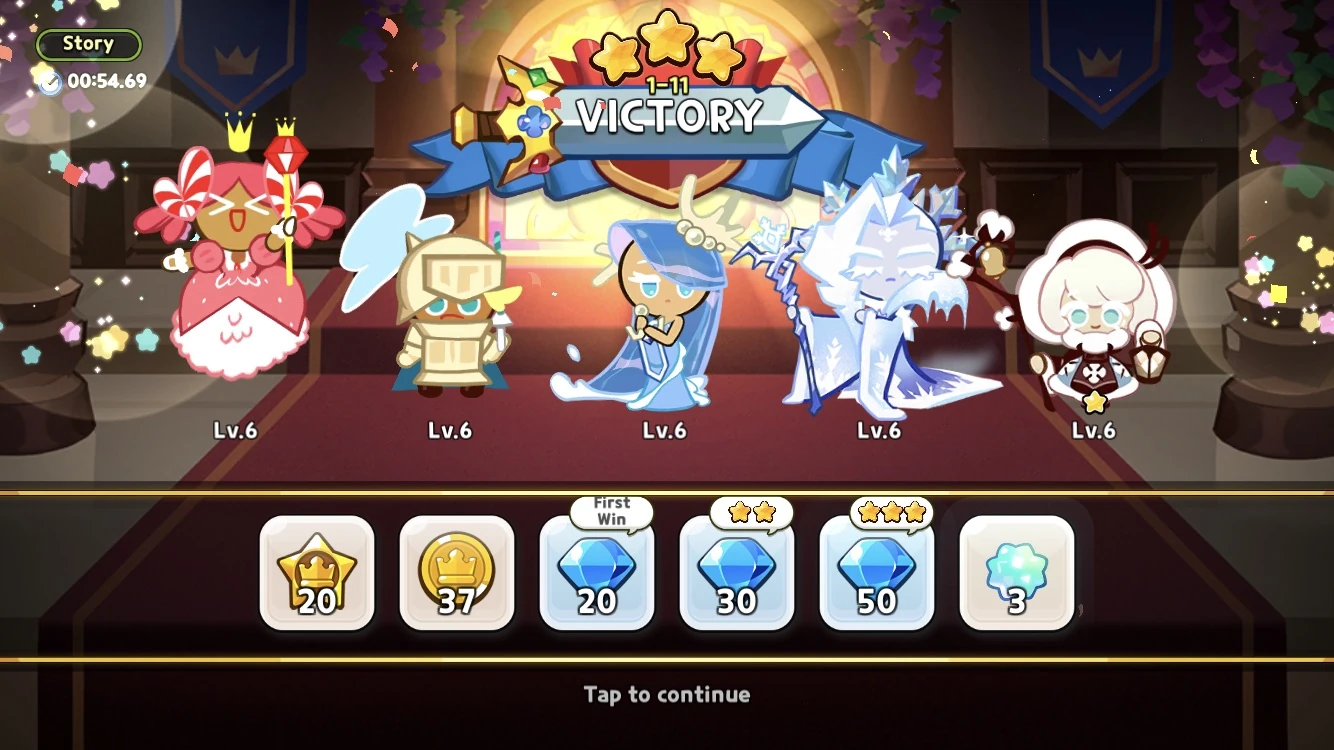
Task: Select the two-star 30 crystal reward
Action: click(x=737, y=573)
